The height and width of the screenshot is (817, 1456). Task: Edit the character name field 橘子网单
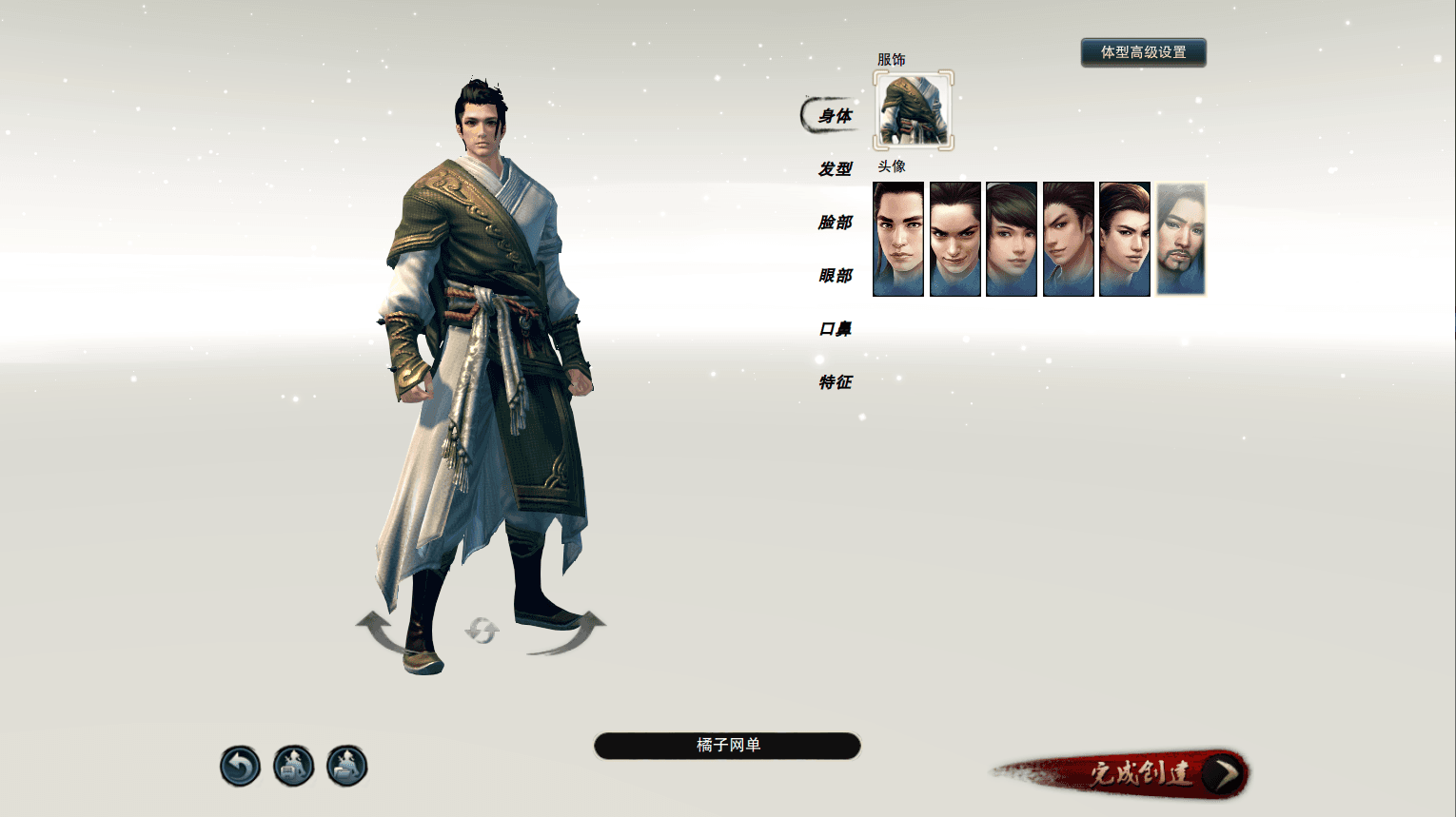tap(727, 746)
